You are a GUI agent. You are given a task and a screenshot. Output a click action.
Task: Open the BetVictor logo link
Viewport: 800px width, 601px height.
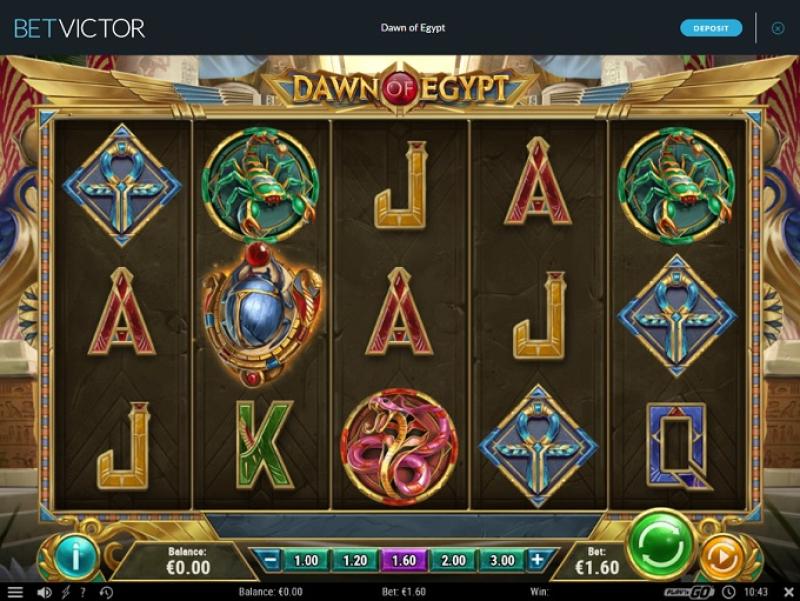tap(79, 28)
